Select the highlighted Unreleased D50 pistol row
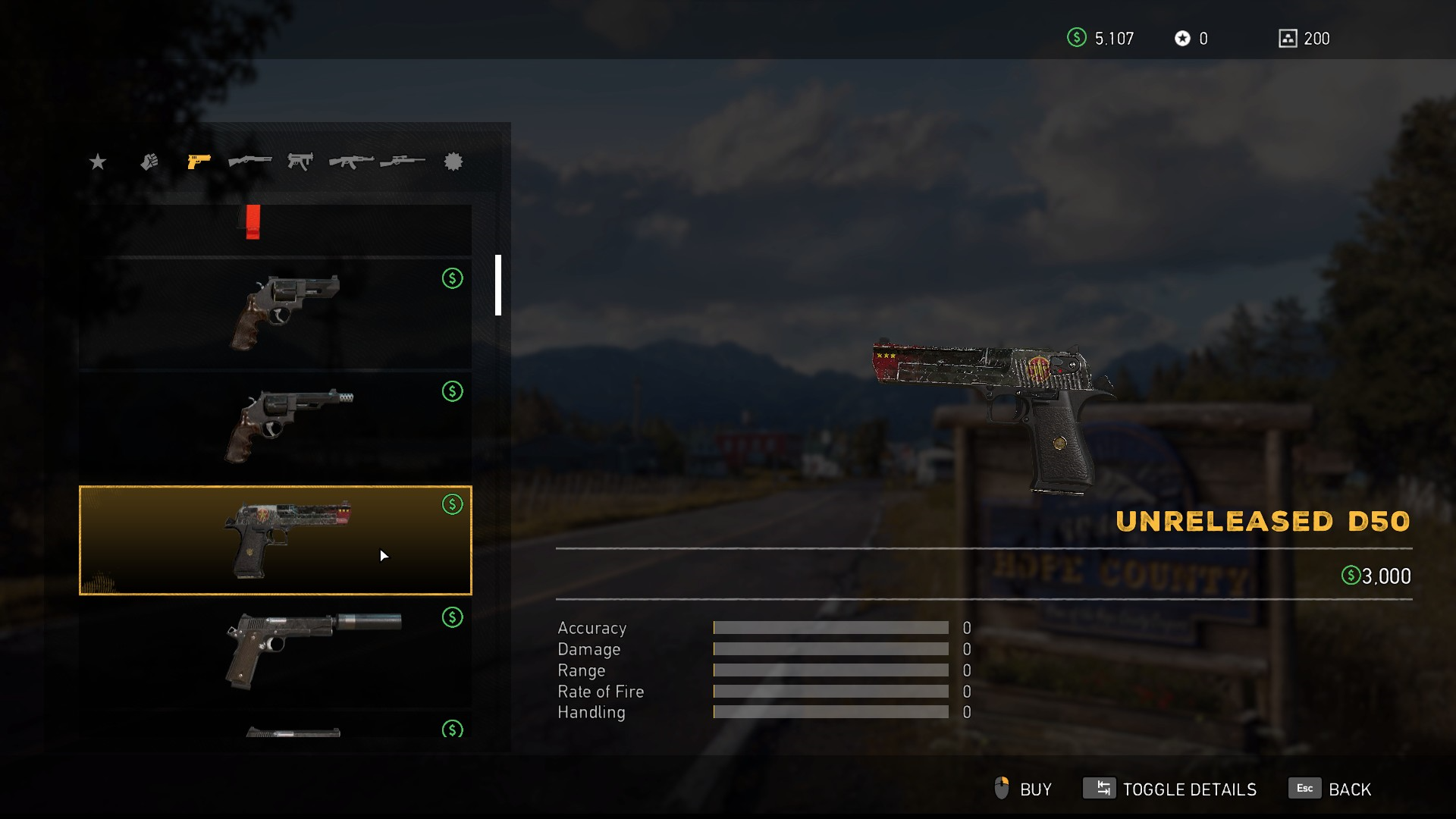The width and height of the screenshot is (1456, 819). click(x=275, y=540)
